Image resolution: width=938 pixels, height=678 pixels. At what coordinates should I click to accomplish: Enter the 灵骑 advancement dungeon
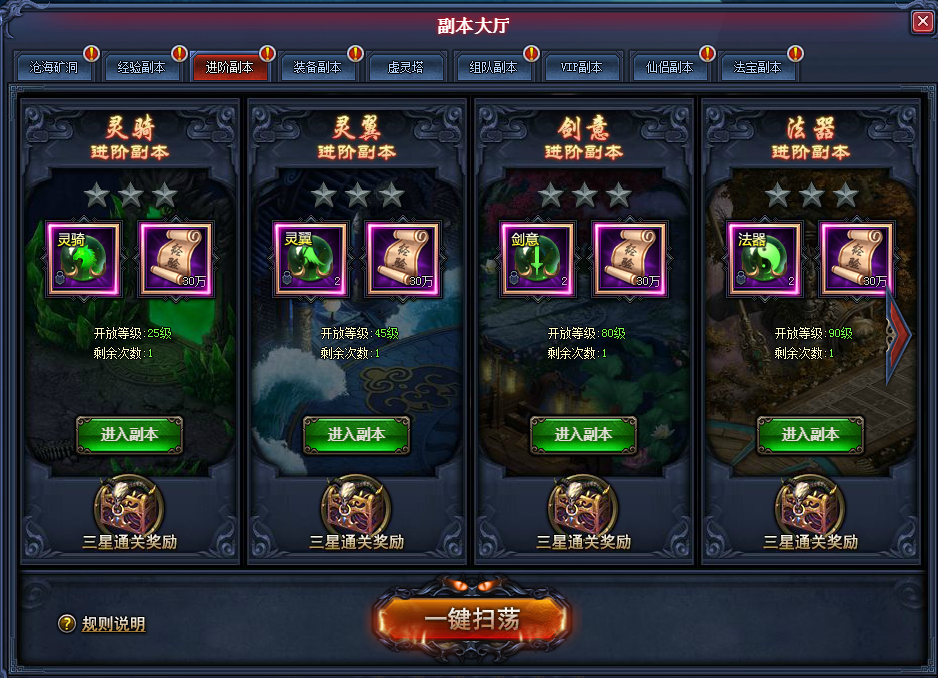pos(129,435)
